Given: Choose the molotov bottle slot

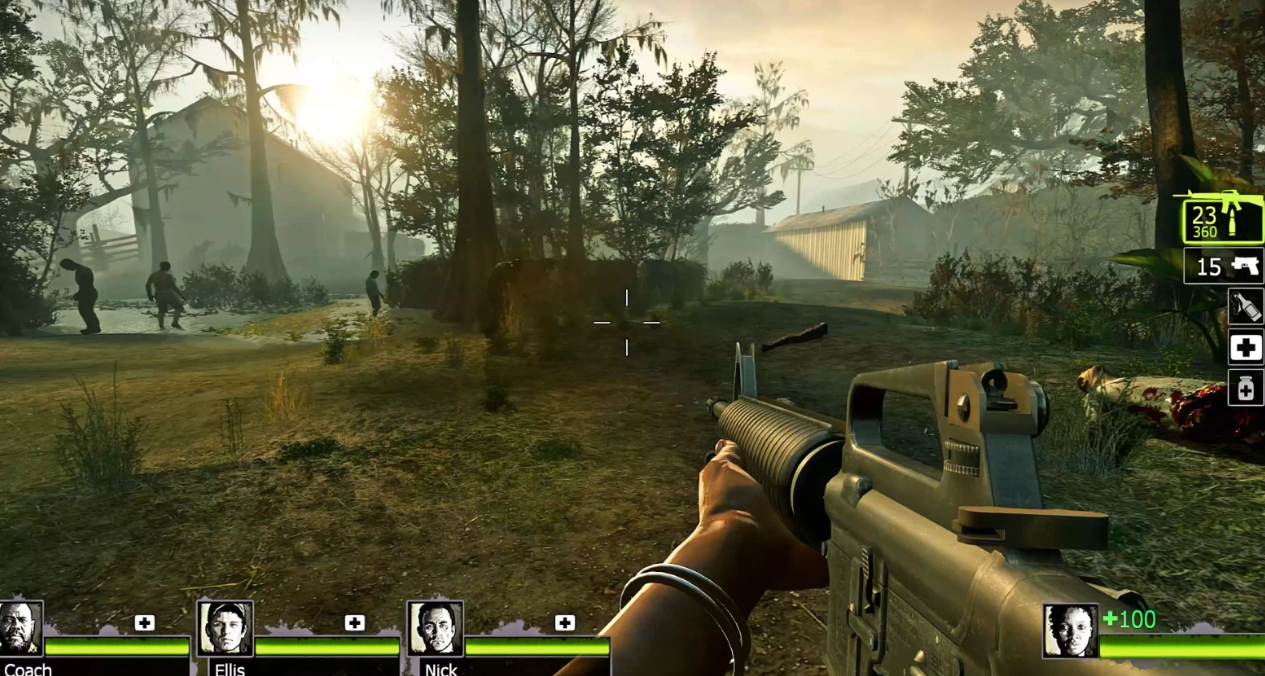Looking at the screenshot, I should (x=1246, y=307).
